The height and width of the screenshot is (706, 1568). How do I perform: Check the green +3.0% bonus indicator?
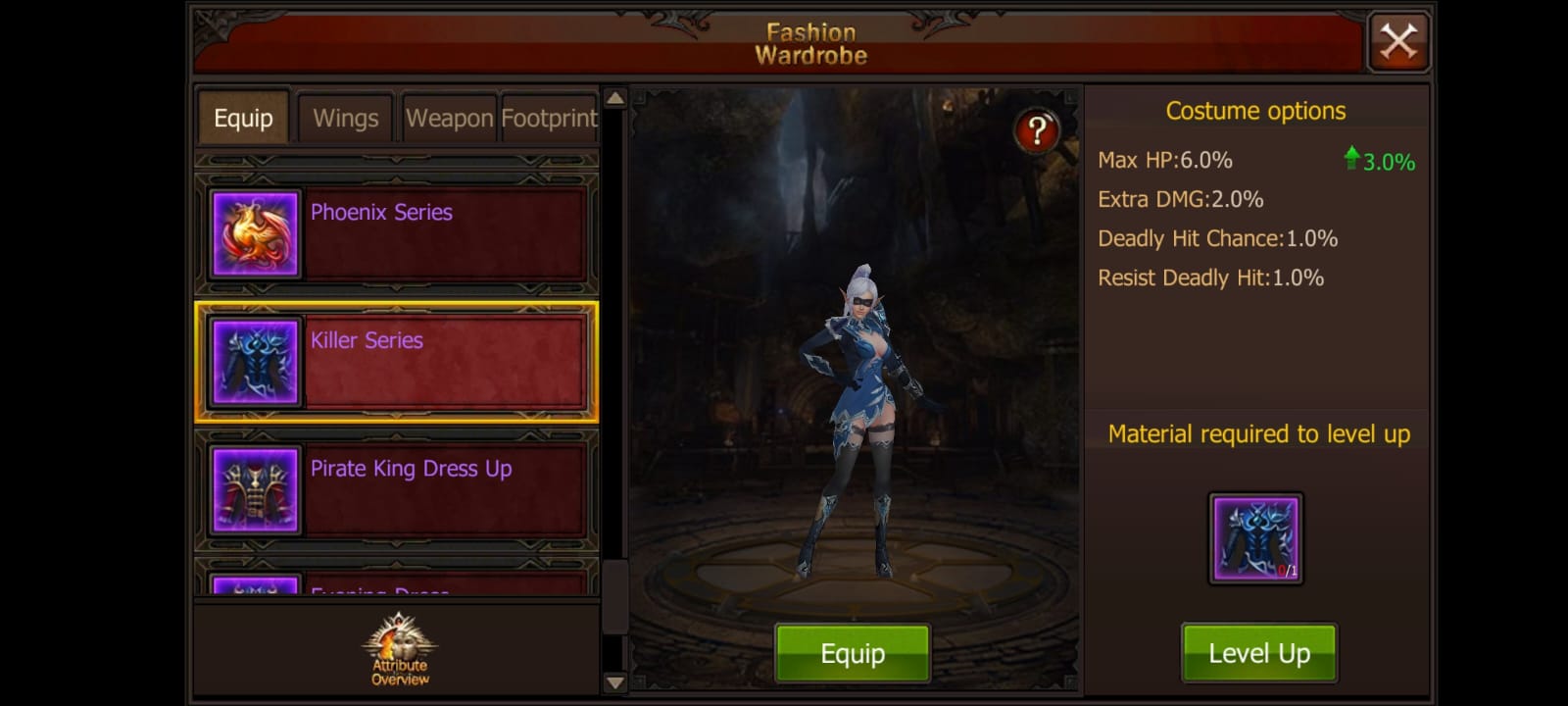1381,161
